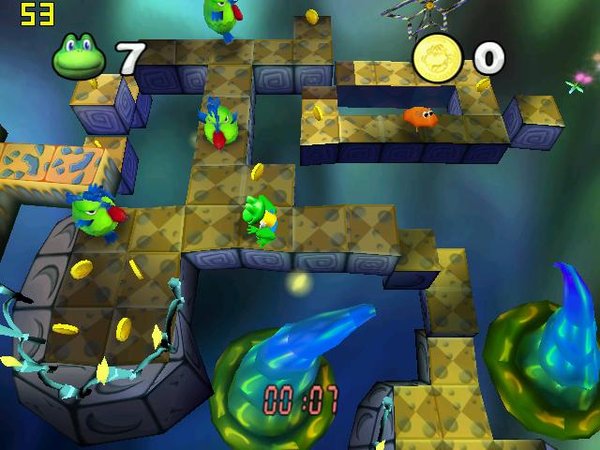Select the gold coin counter icon
This screenshot has height=450, width=600.
(x=437, y=58)
